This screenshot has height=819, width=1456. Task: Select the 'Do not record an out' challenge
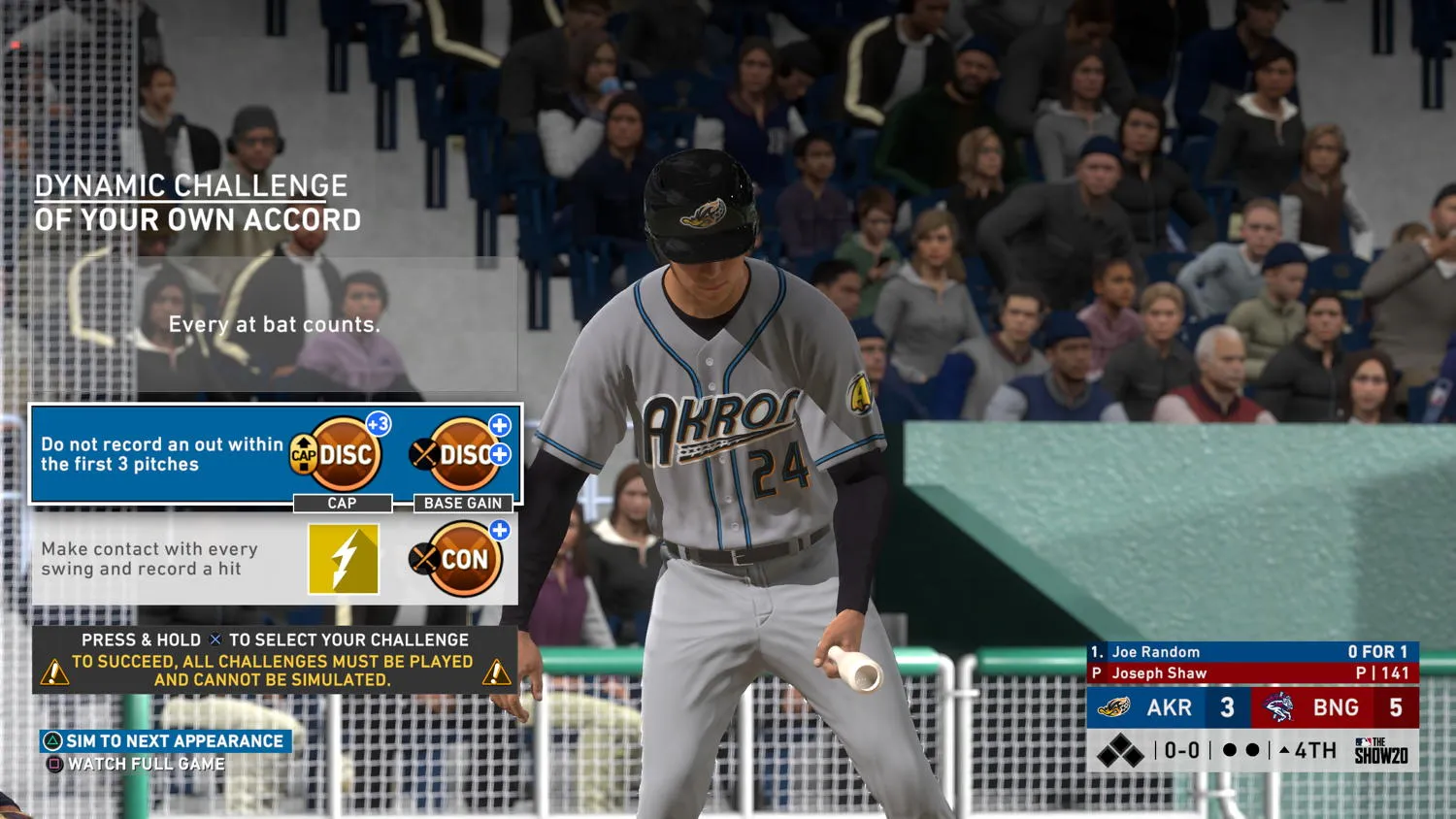pos(161,454)
